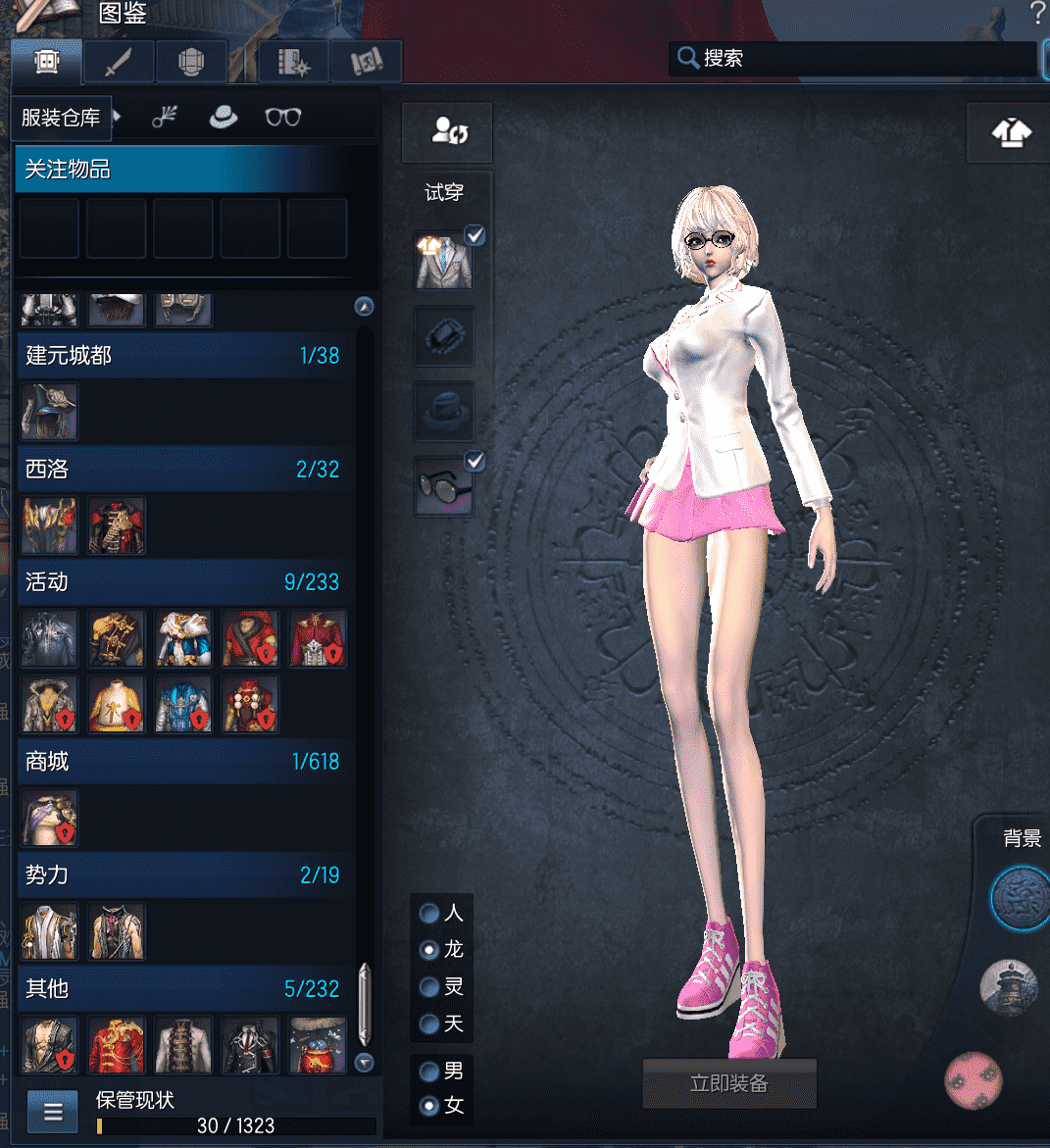Image resolution: width=1050 pixels, height=1148 pixels.
Task: Choose the 人 race option
Action: click(429, 914)
